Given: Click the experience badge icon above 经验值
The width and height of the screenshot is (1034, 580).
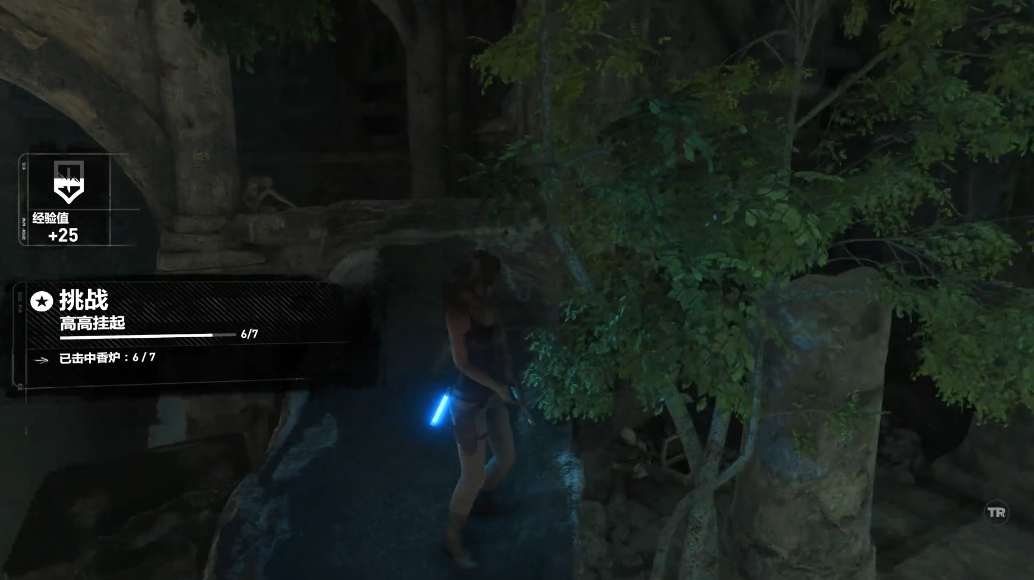Looking at the screenshot, I should (68, 182).
